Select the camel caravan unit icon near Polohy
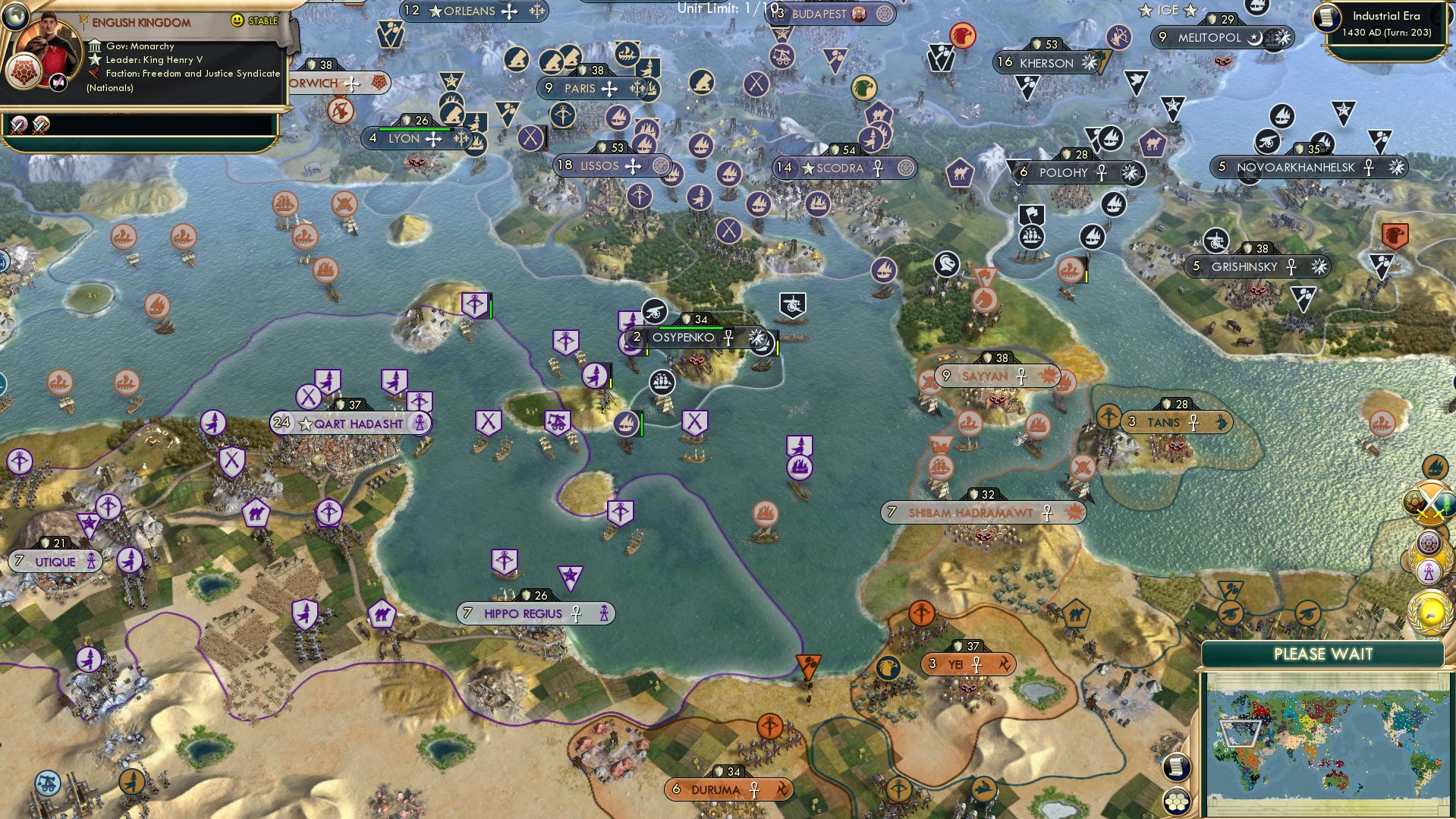The width and height of the screenshot is (1456, 819). pos(959,173)
